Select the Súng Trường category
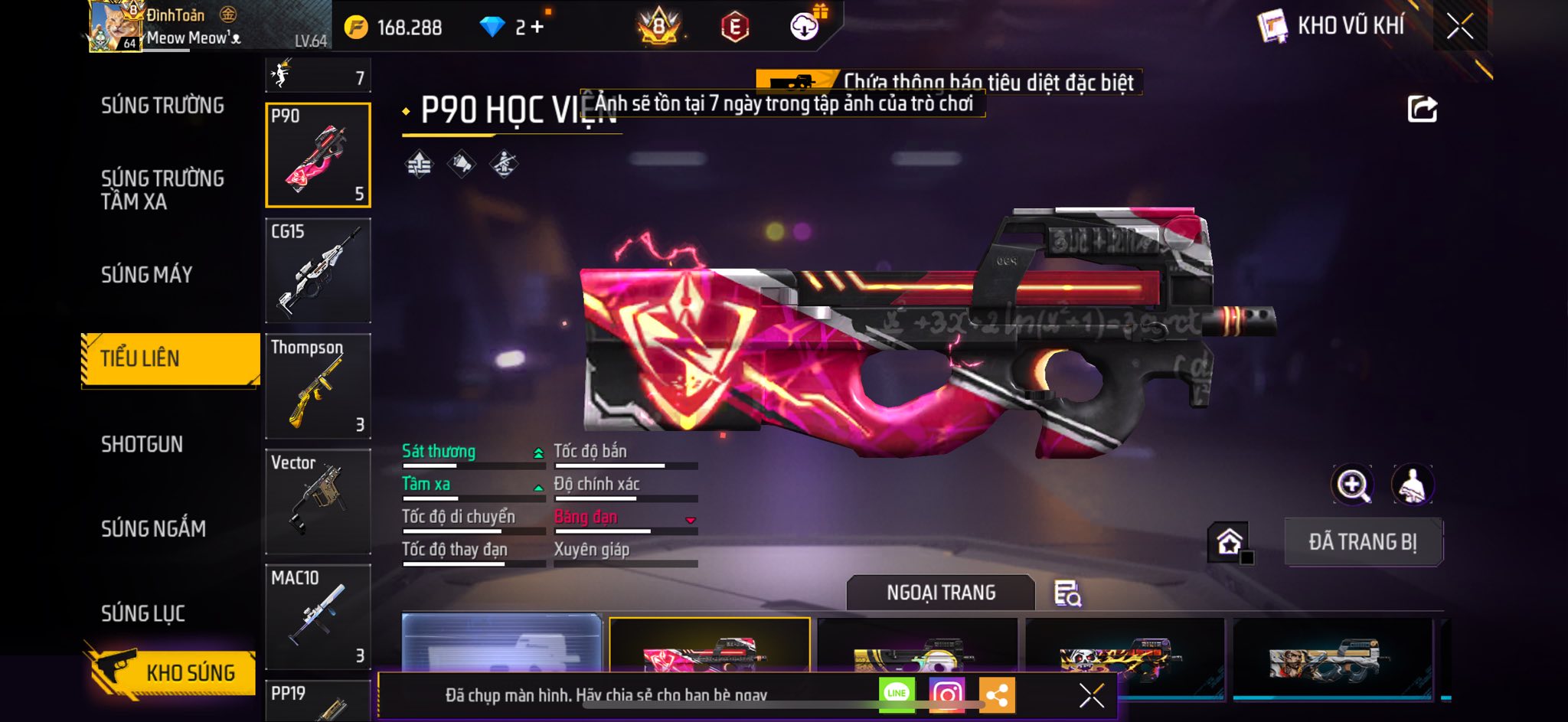Viewport: 1568px width, 722px height. pyautogui.click(x=162, y=106)
